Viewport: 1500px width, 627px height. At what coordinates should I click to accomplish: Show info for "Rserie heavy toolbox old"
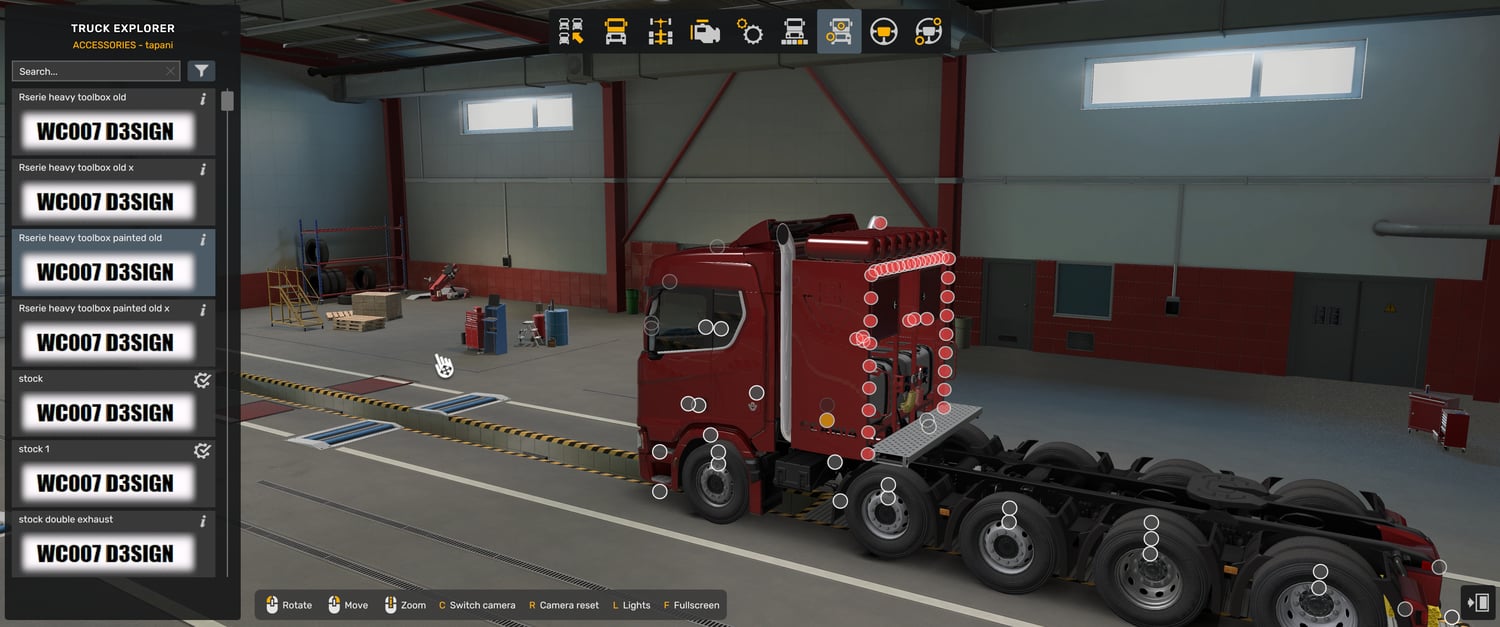[203, 99]
